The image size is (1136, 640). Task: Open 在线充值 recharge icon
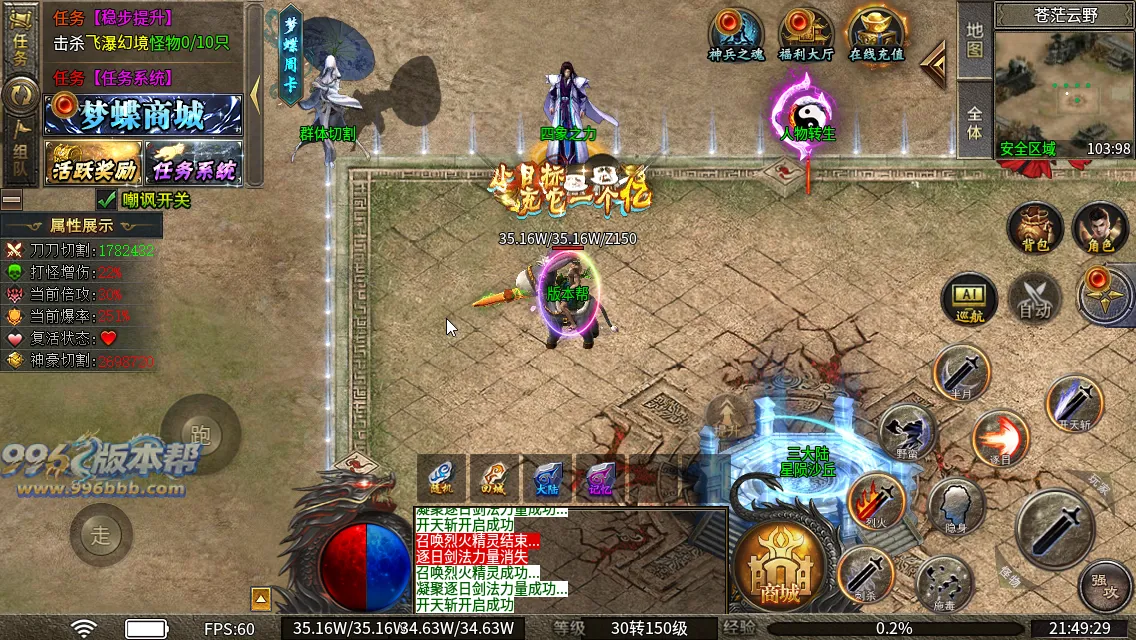tap(876, 34)
